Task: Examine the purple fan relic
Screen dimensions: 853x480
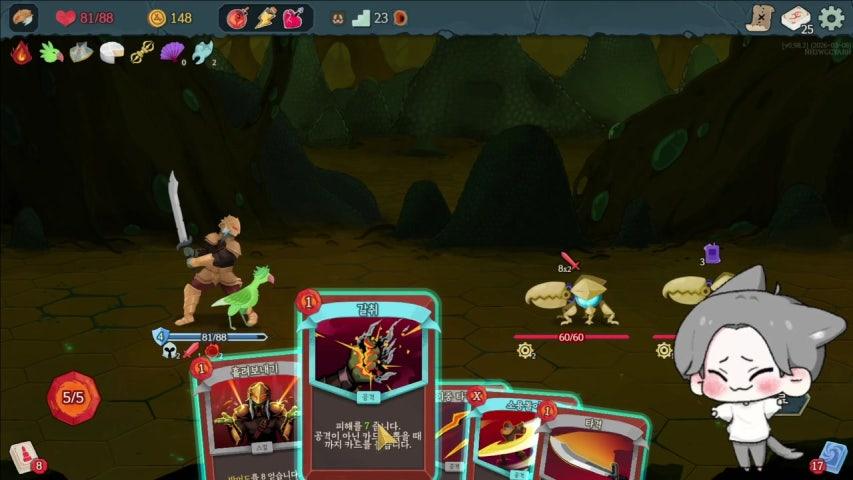Action: point(172,53)
